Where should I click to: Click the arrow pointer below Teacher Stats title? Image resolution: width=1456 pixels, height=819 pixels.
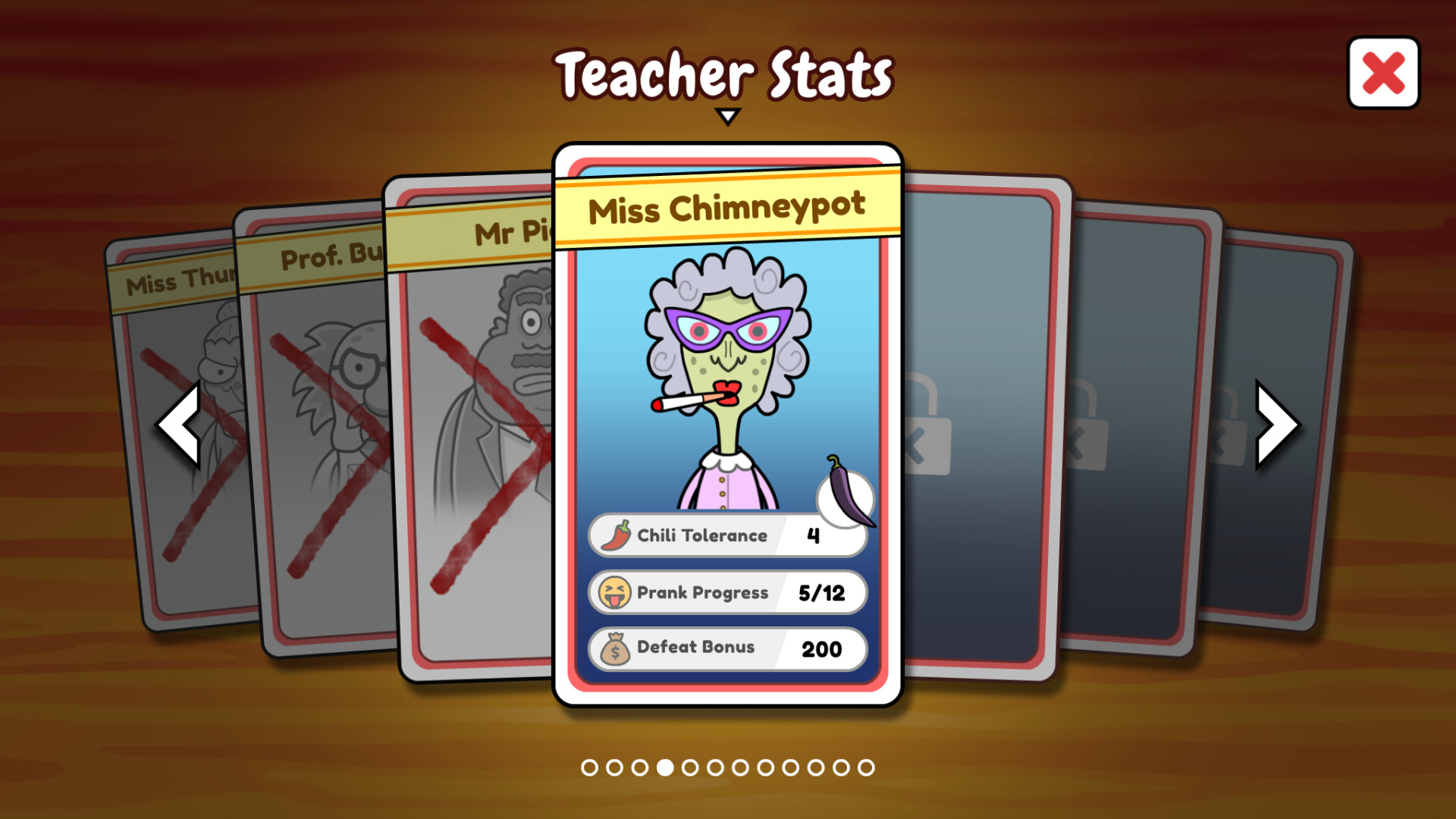coord(728,115)
